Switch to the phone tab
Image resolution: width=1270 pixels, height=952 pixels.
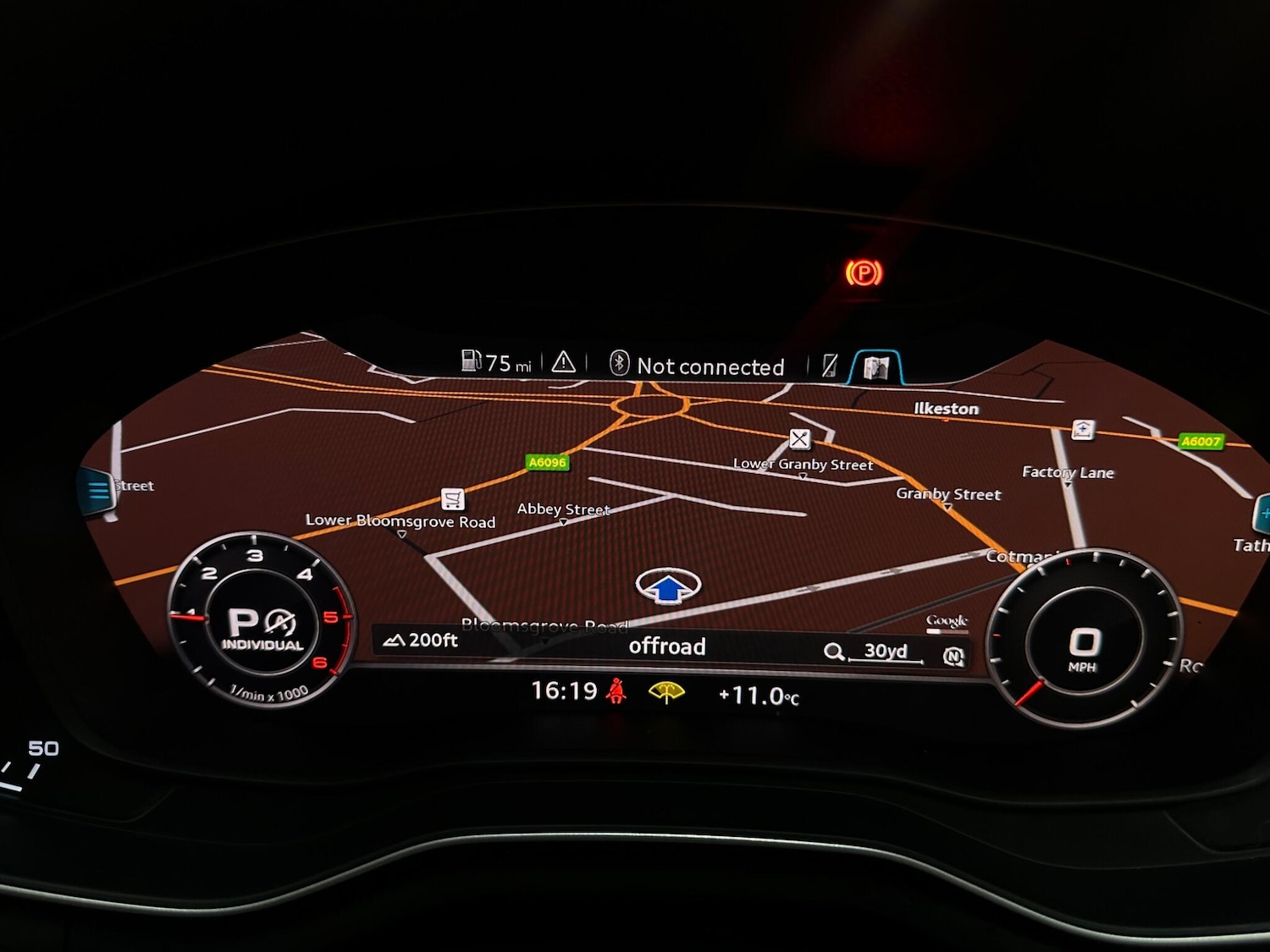(830, 366)
